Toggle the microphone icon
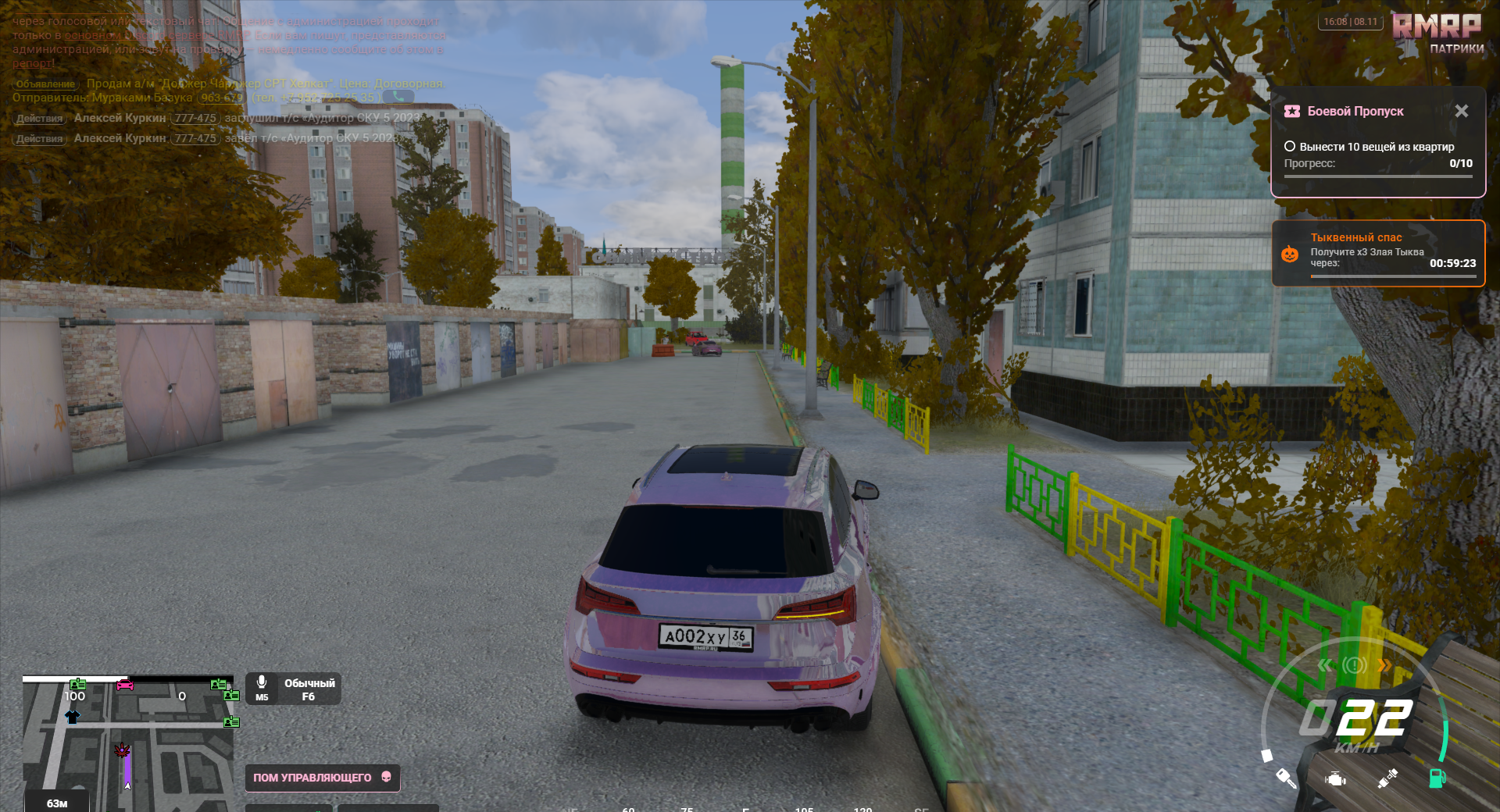This screenshot has width=1500, height=812. click(x=262, y=683)
